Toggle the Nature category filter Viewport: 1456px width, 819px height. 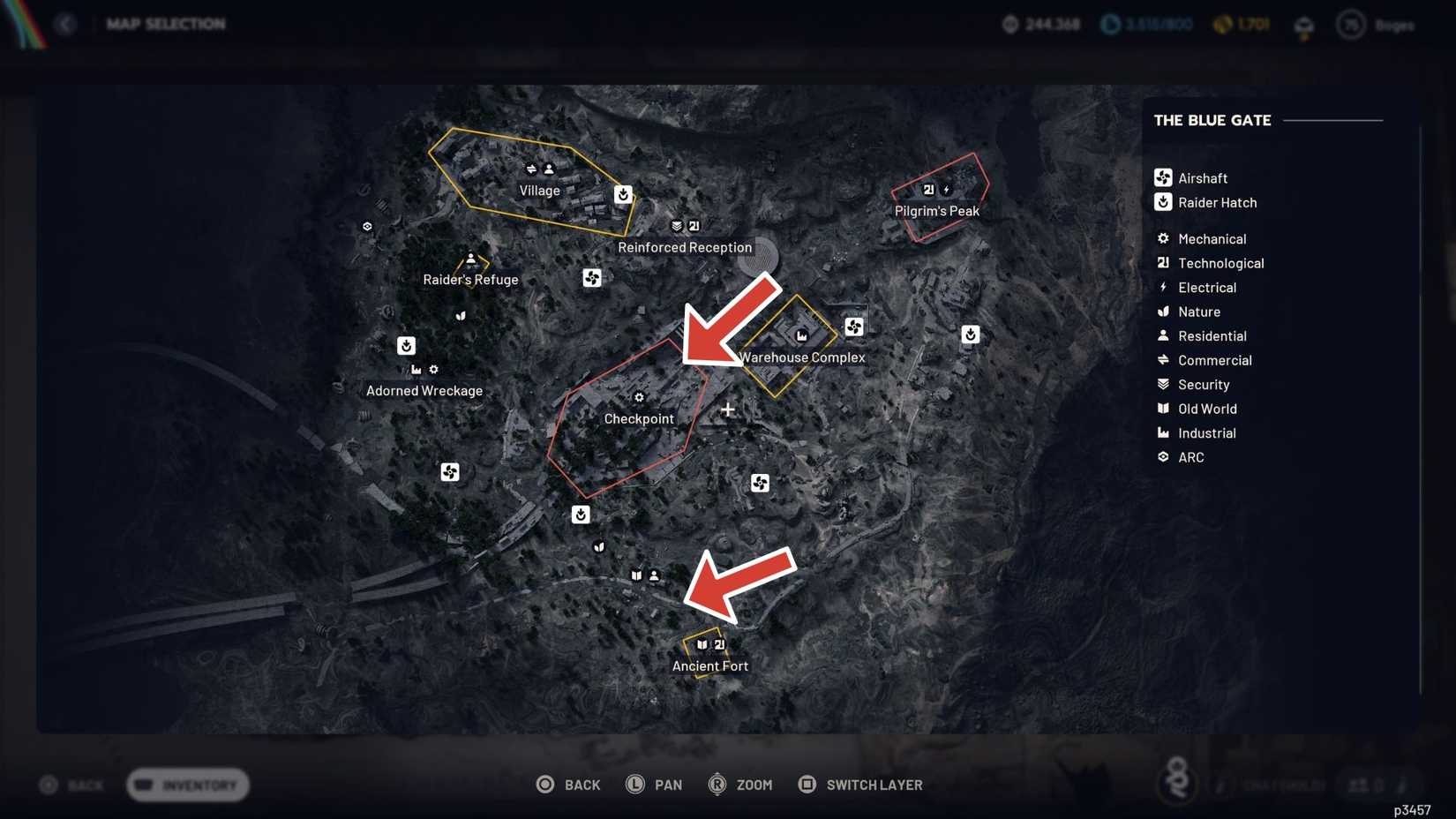pyautogui.click(x=1163, y=312)
